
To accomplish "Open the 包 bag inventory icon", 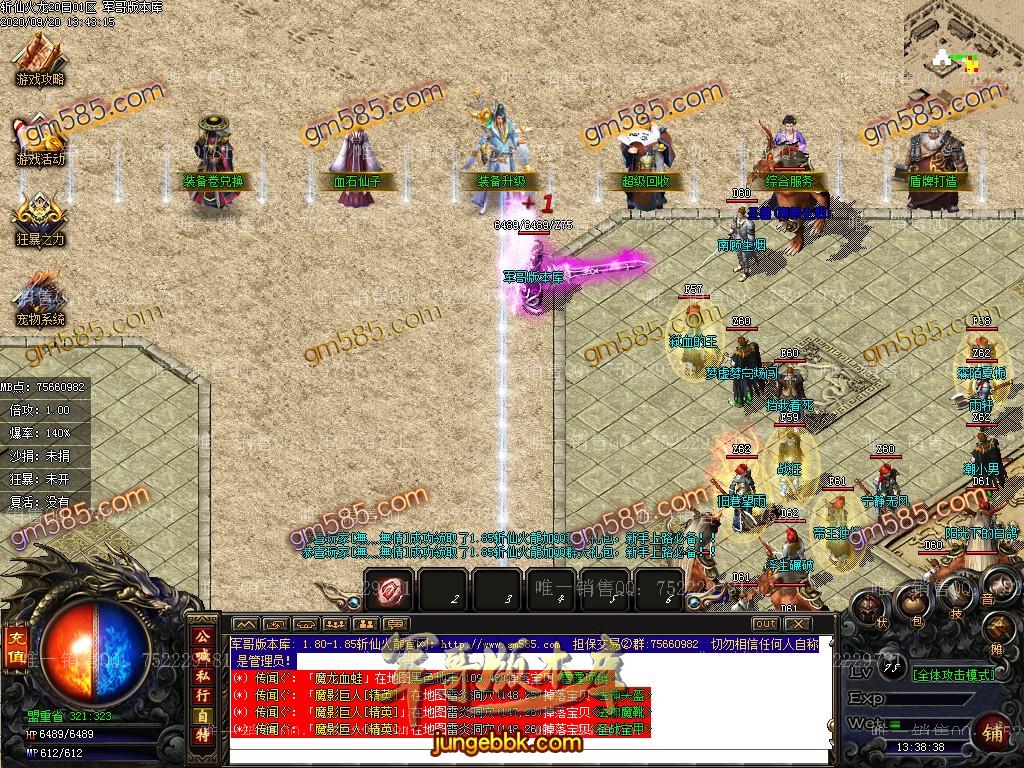I will [x=912, y=602].
